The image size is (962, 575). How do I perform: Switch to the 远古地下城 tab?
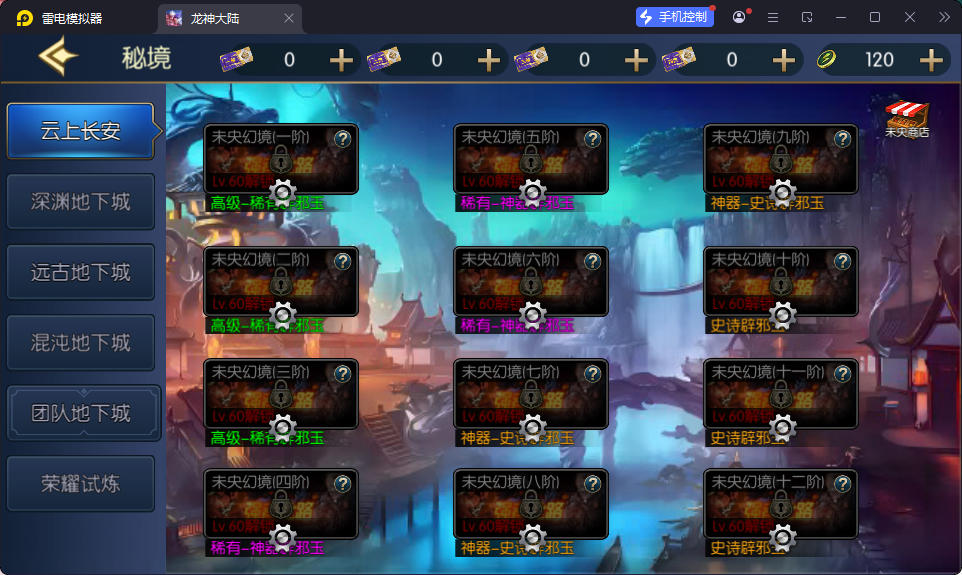[x=81, y=272]
